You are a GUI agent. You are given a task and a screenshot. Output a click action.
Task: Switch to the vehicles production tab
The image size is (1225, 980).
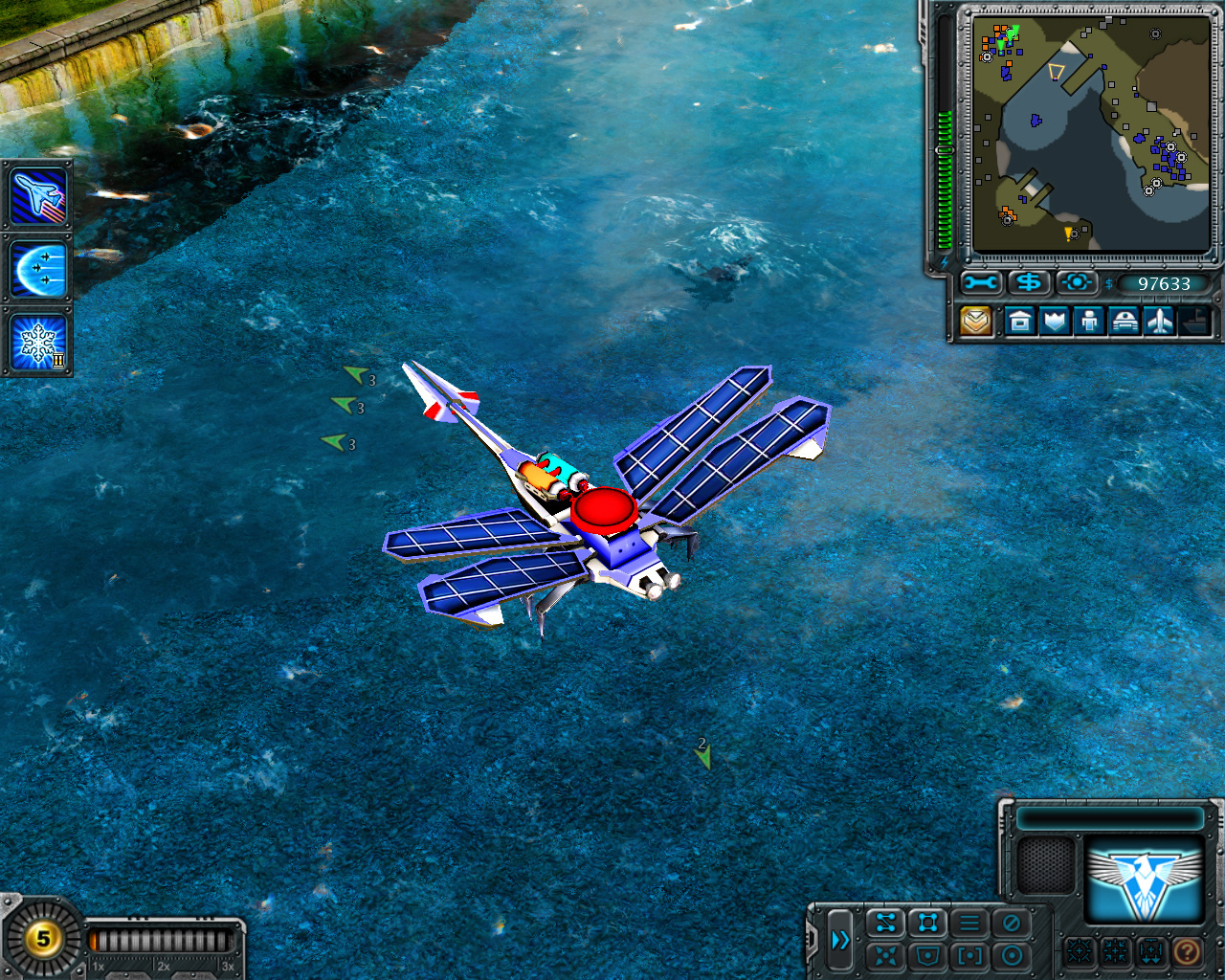pos(1125,322)
